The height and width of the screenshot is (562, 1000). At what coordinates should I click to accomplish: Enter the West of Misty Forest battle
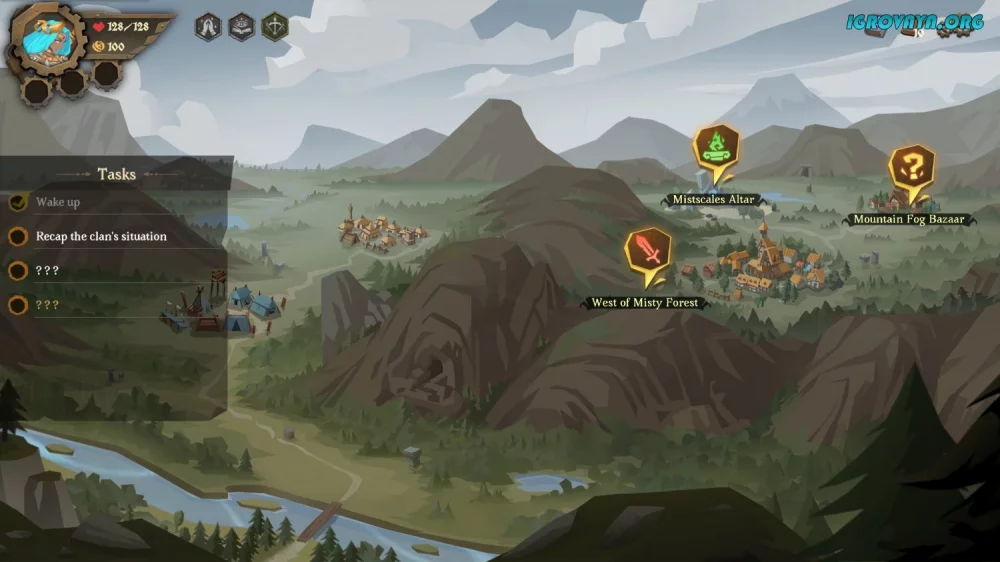[648, 254]
